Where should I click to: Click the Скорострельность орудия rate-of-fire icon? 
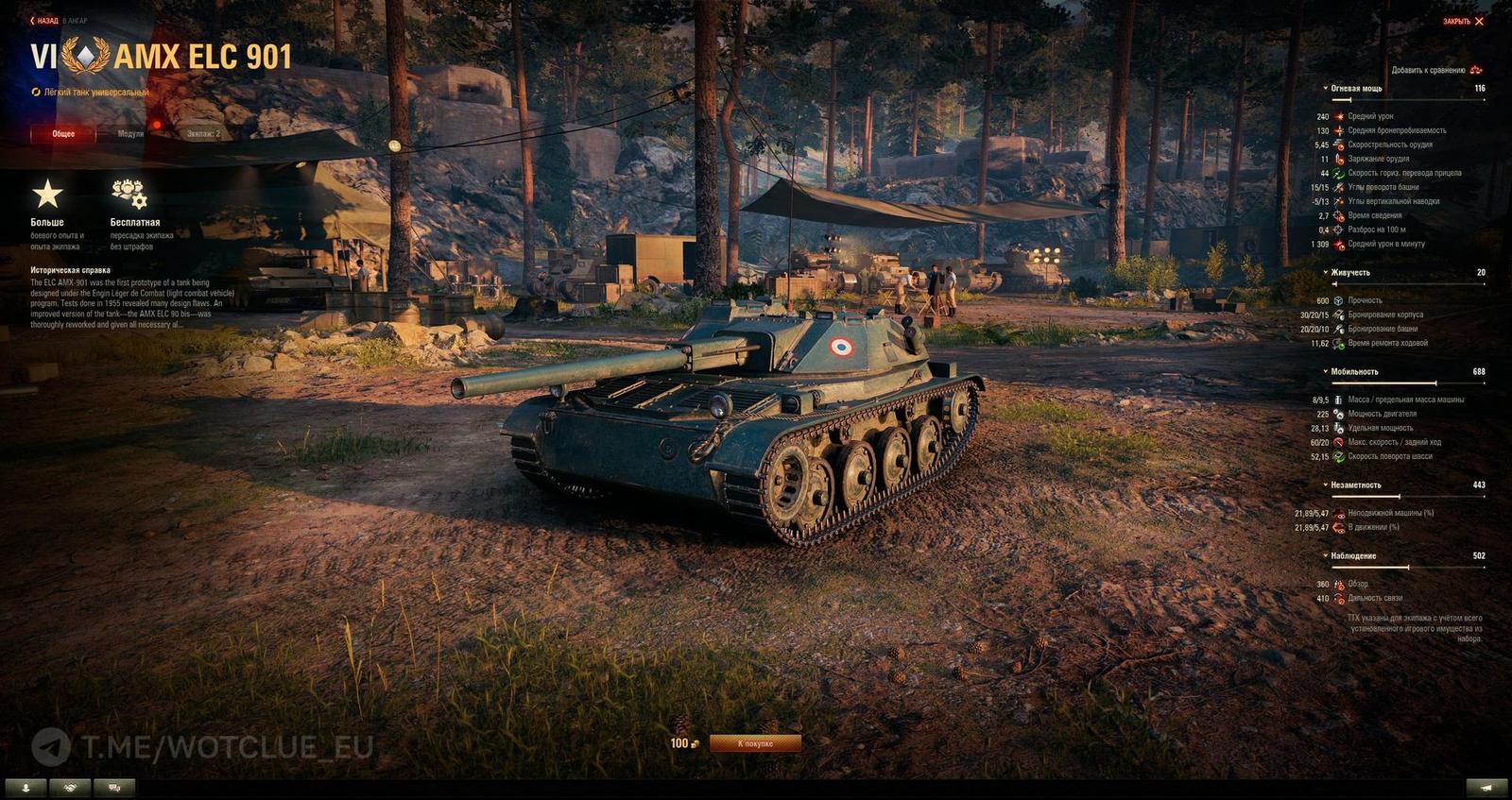[1337, 145]
